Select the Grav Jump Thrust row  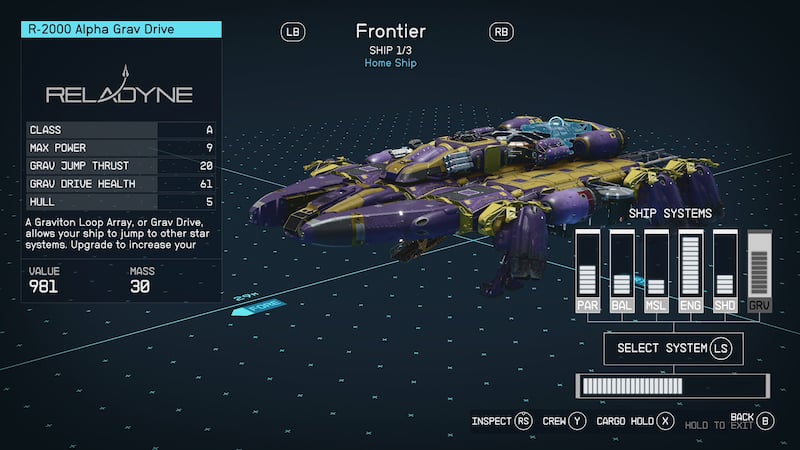pyautogui.click(x=121, y=166)
